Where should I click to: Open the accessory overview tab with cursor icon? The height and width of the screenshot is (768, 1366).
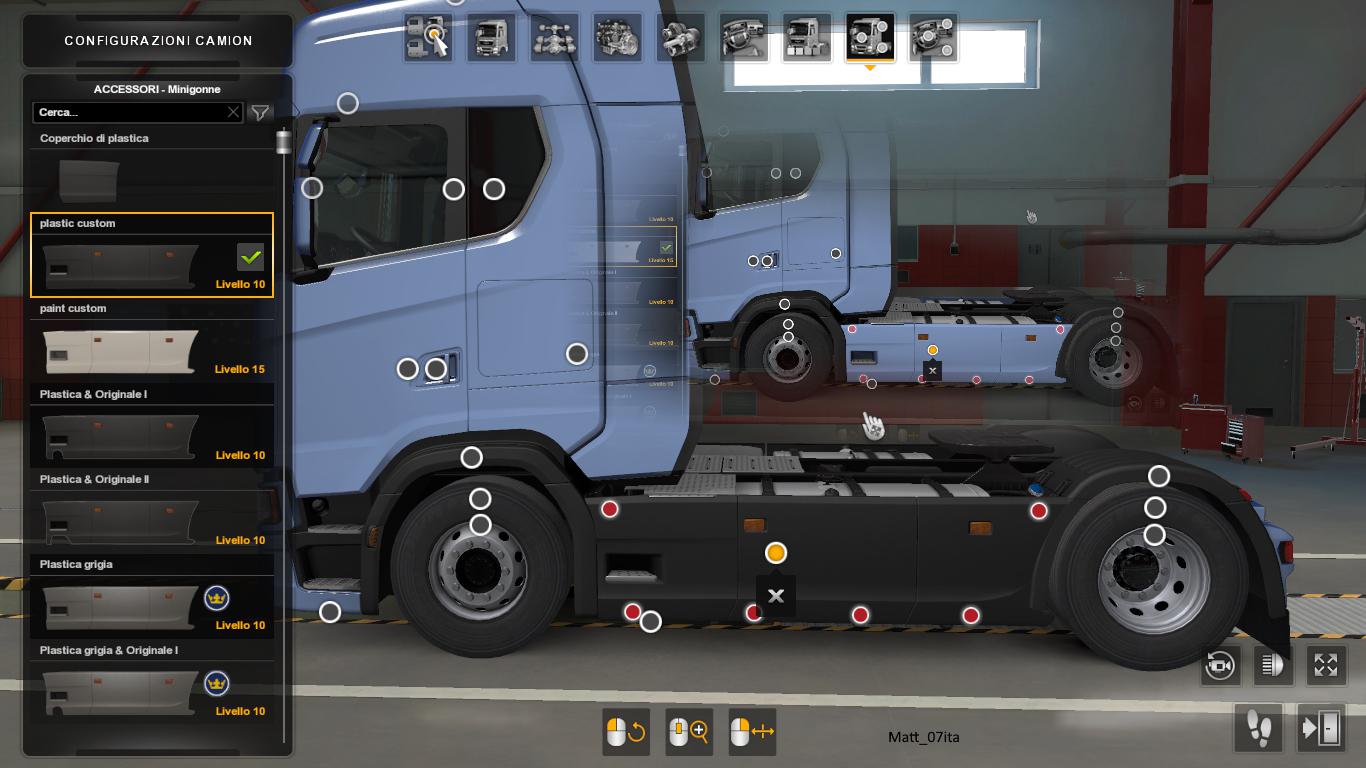point(430,38)
